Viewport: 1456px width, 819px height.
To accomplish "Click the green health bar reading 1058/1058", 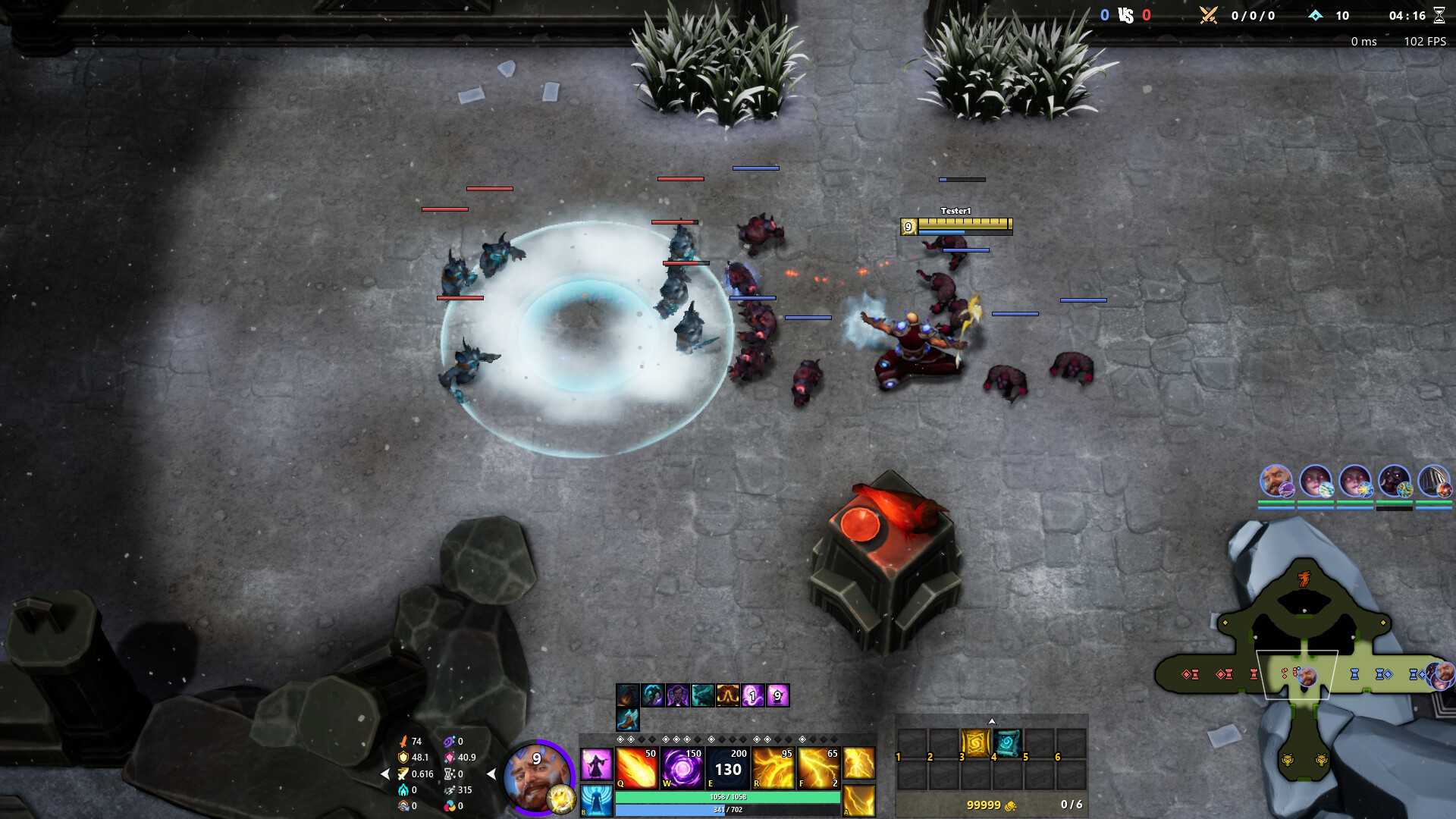I will tap(728, 798).
